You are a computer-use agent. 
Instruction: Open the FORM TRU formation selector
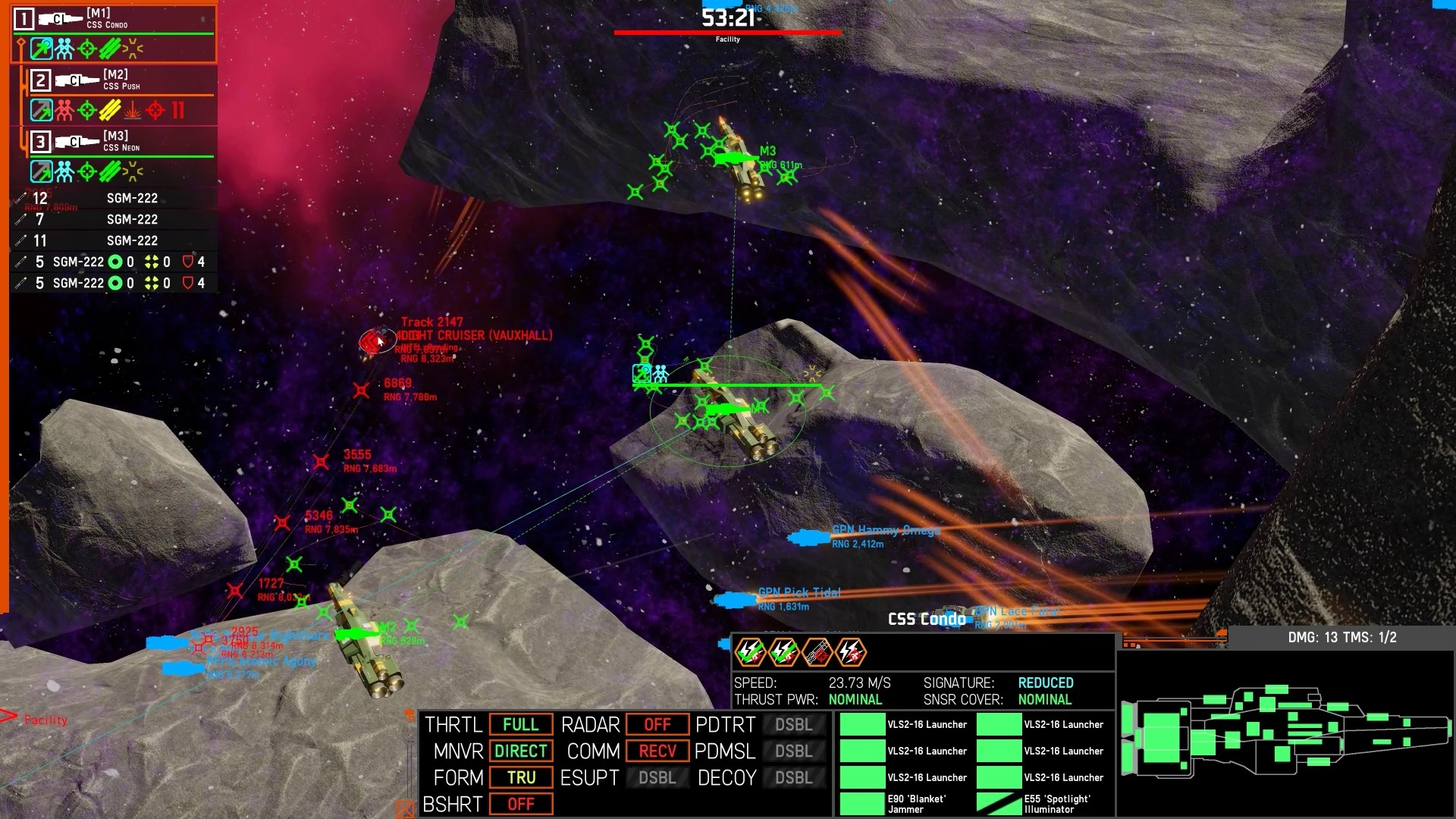coord(521,777)
